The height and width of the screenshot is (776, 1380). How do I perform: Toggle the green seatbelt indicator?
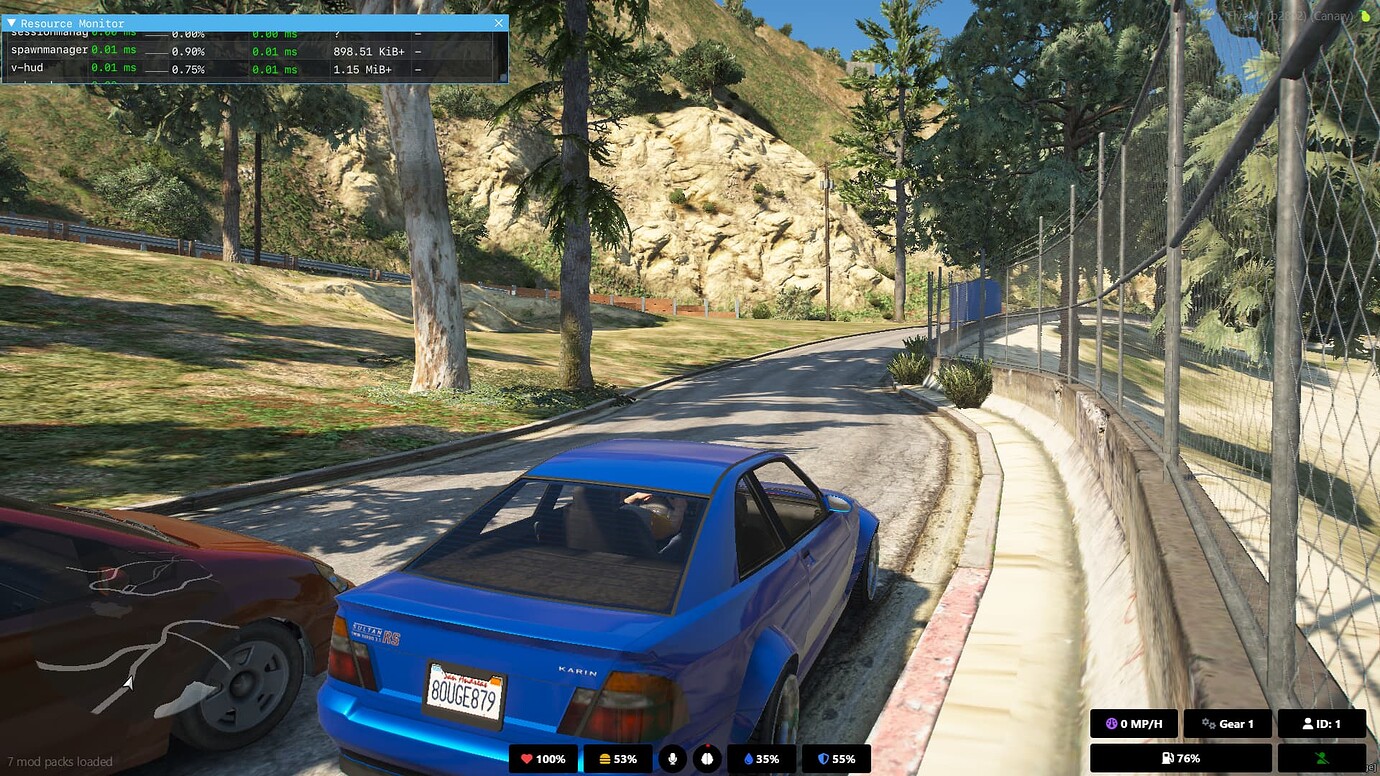click(x=1323, y=758)
